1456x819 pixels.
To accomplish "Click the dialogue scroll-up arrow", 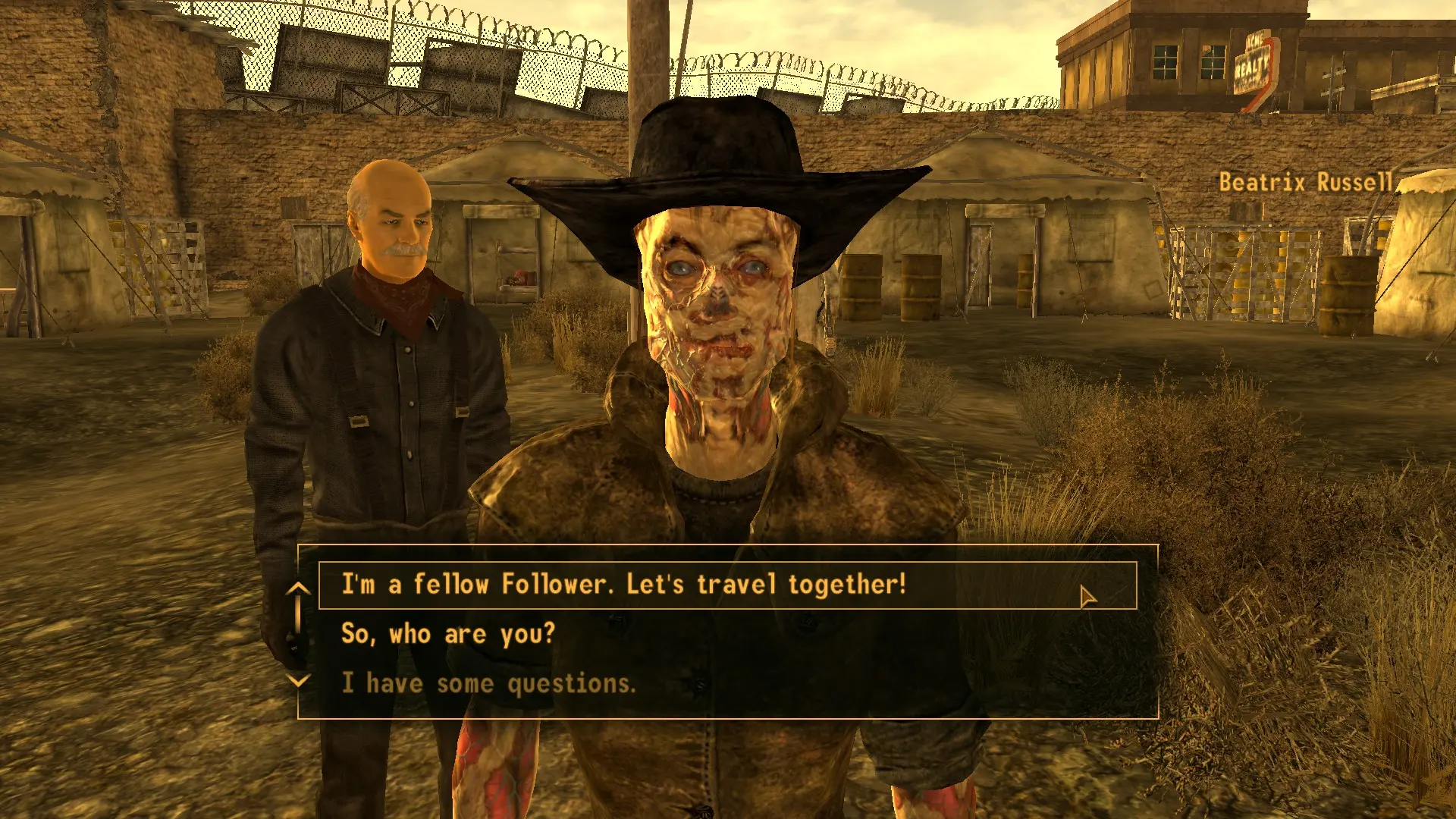I will tap(300, 588).
